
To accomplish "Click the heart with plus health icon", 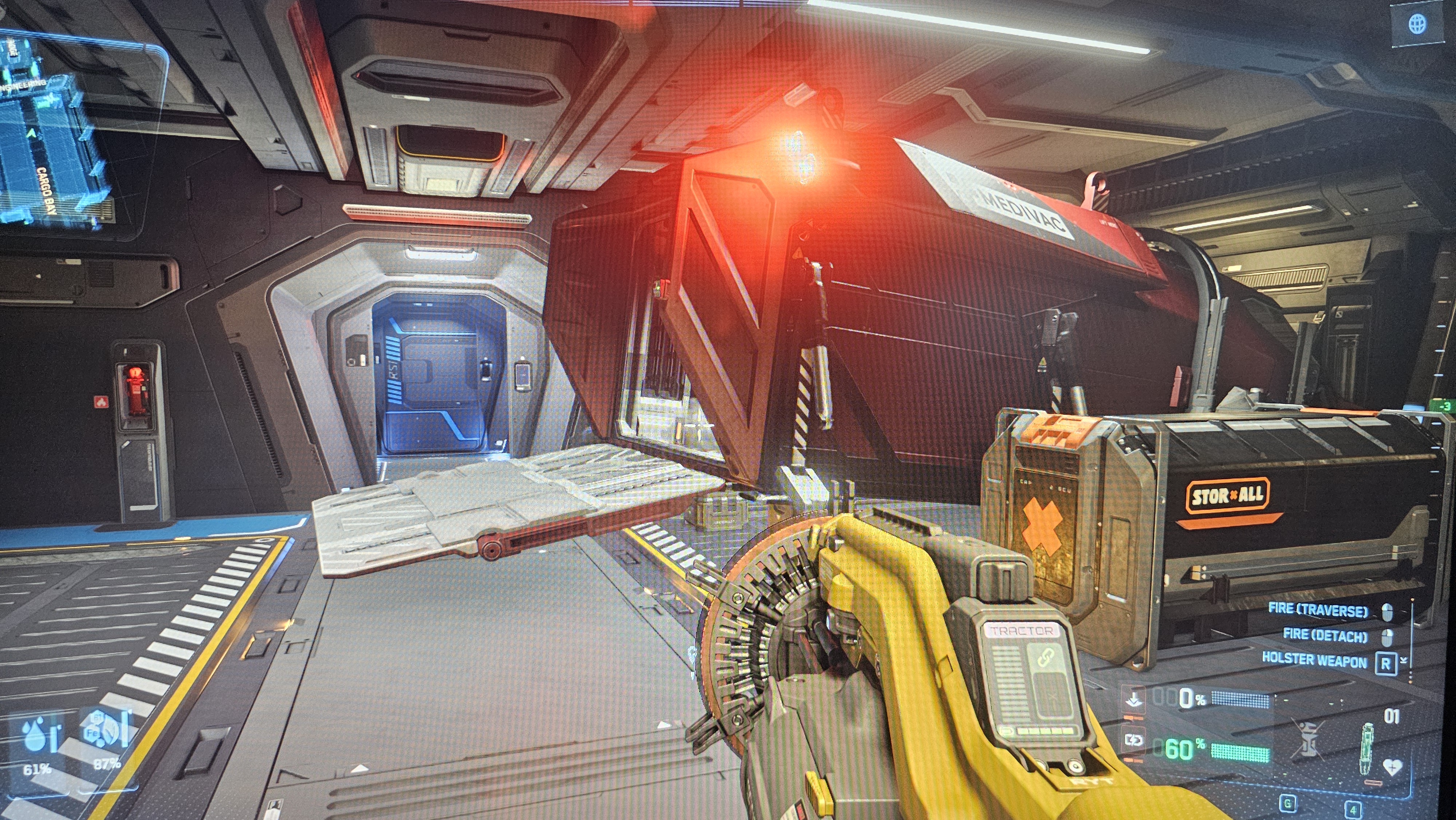I will [x=1392, y=768].
